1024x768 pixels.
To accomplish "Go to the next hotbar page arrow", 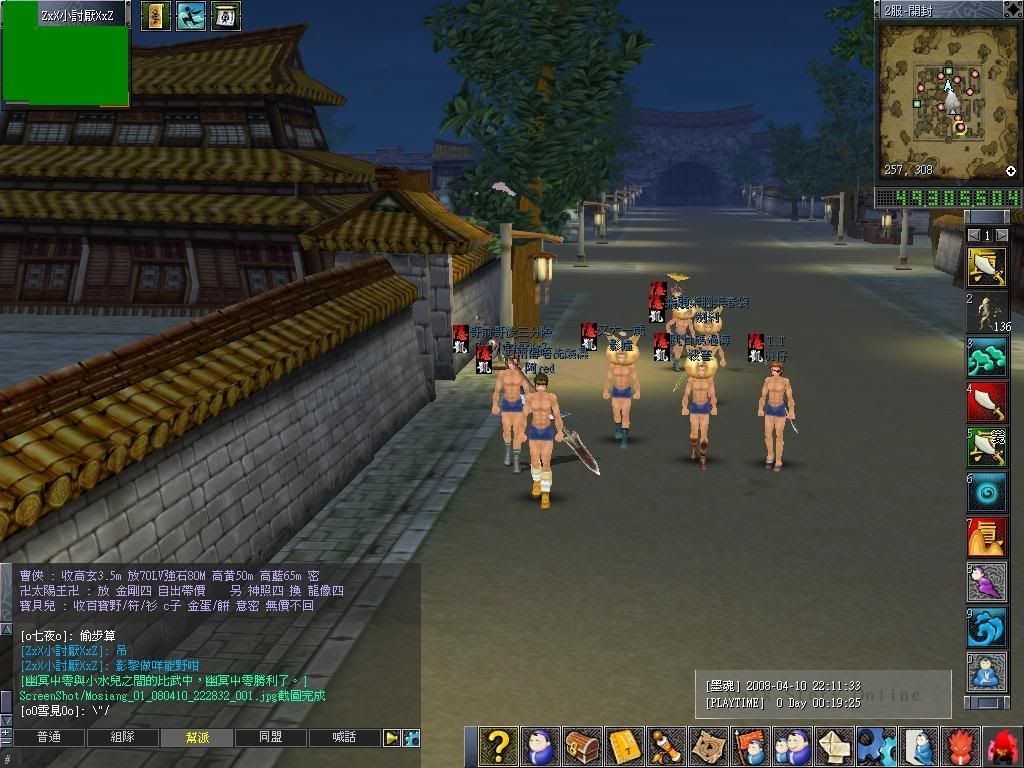I will click(x=1001, y=235).
